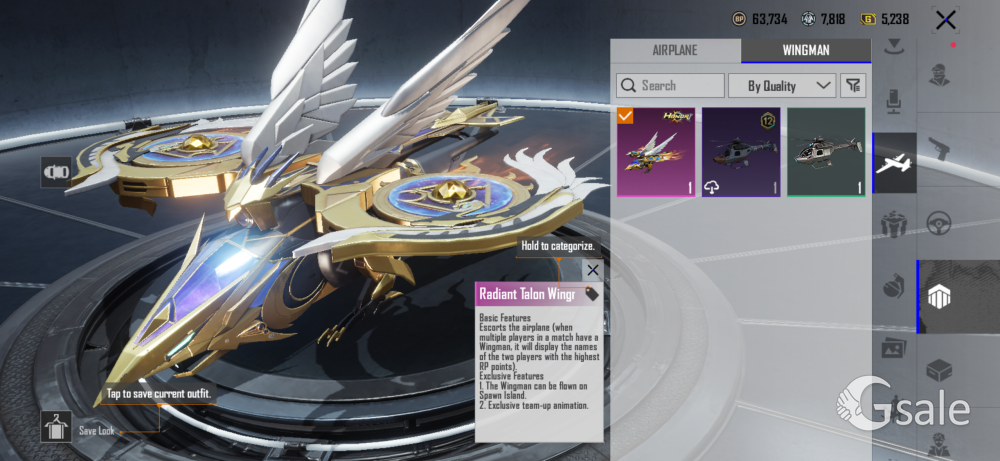Switch to the Airplane tab
This screenshot has height=461, width=1000.
coord(675,50)
